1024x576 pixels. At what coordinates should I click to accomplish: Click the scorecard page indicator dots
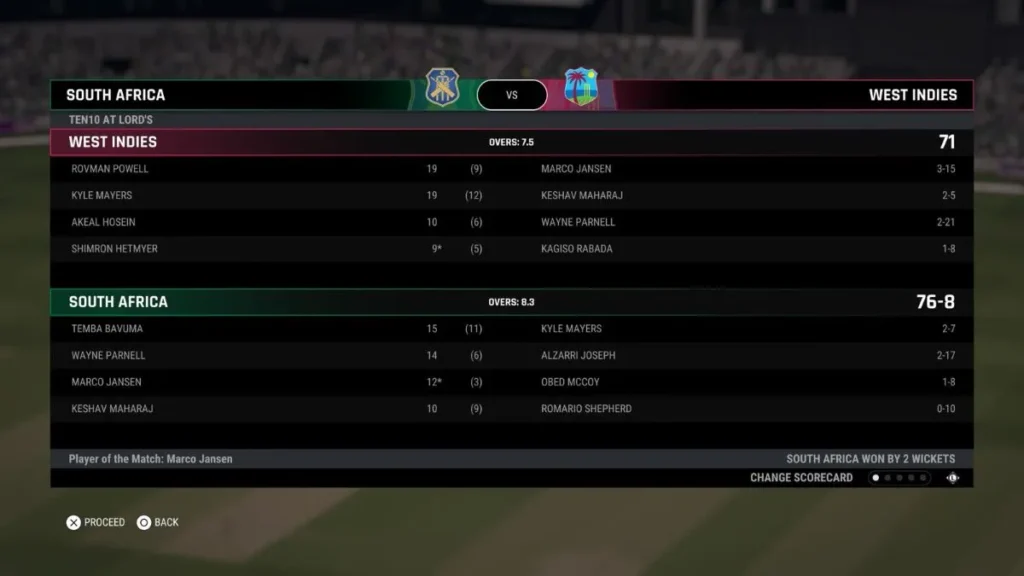pos(899,478)
